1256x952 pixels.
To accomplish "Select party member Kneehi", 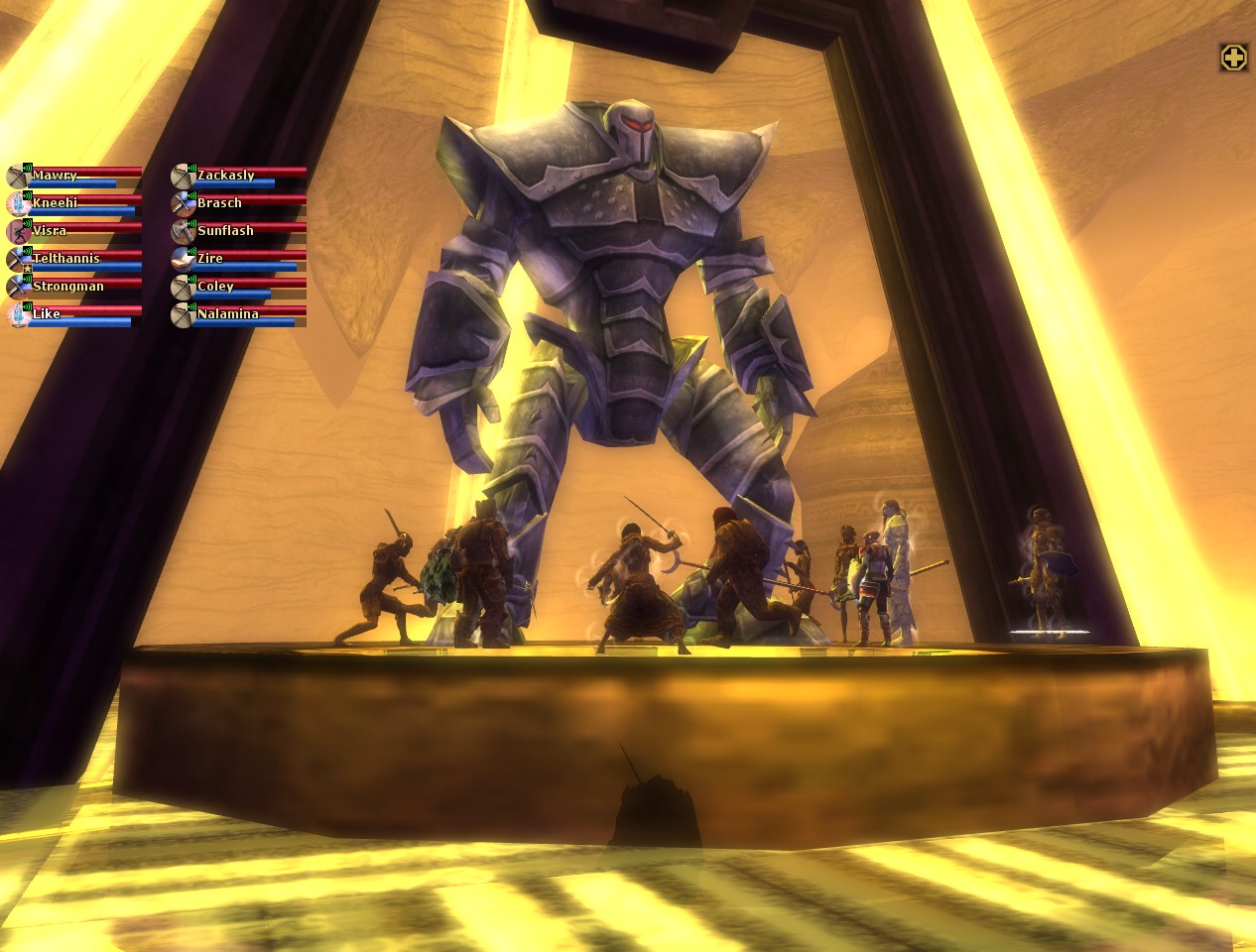I will pyautogui.click(x=74, y=204).
